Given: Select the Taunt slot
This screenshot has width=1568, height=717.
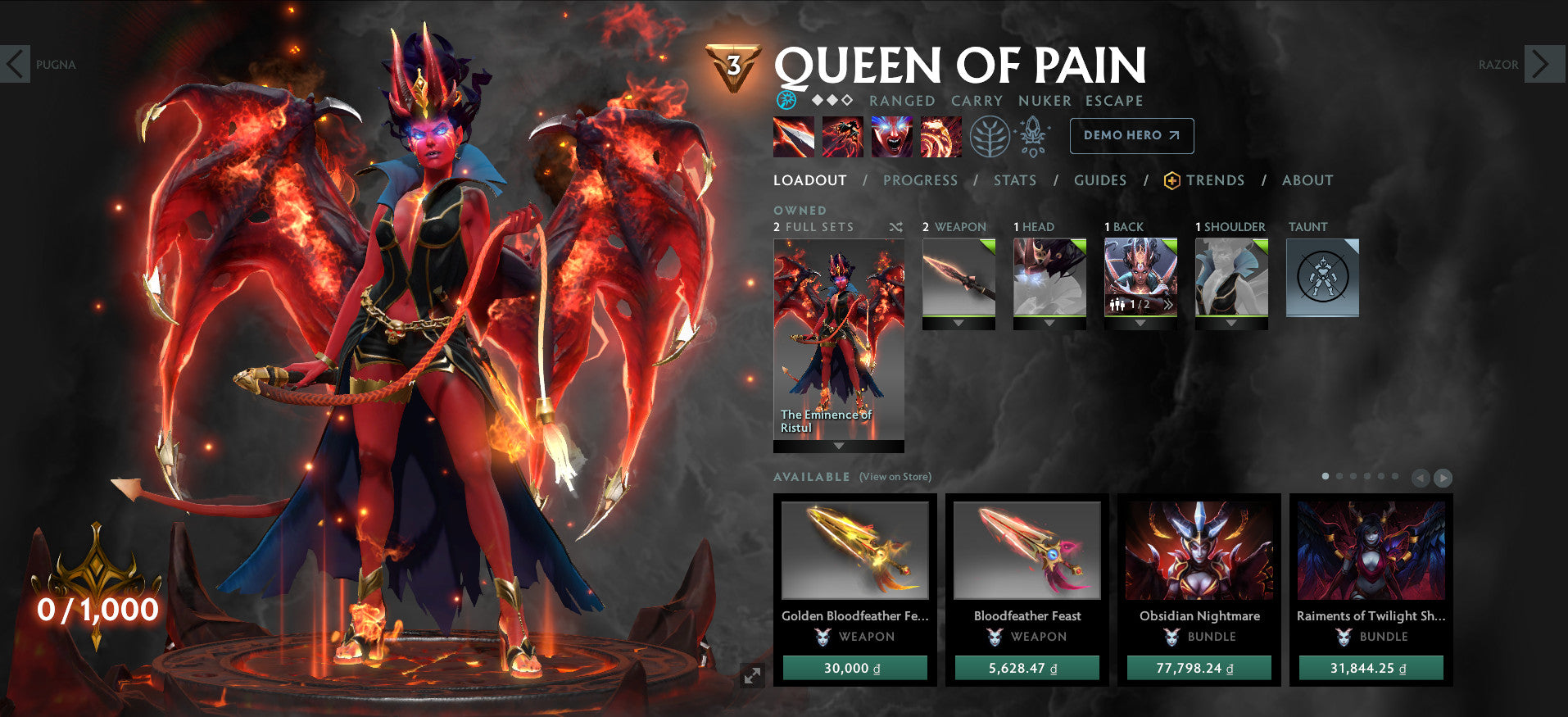Looking at the screenshot, I should (x=1322, y=277).
